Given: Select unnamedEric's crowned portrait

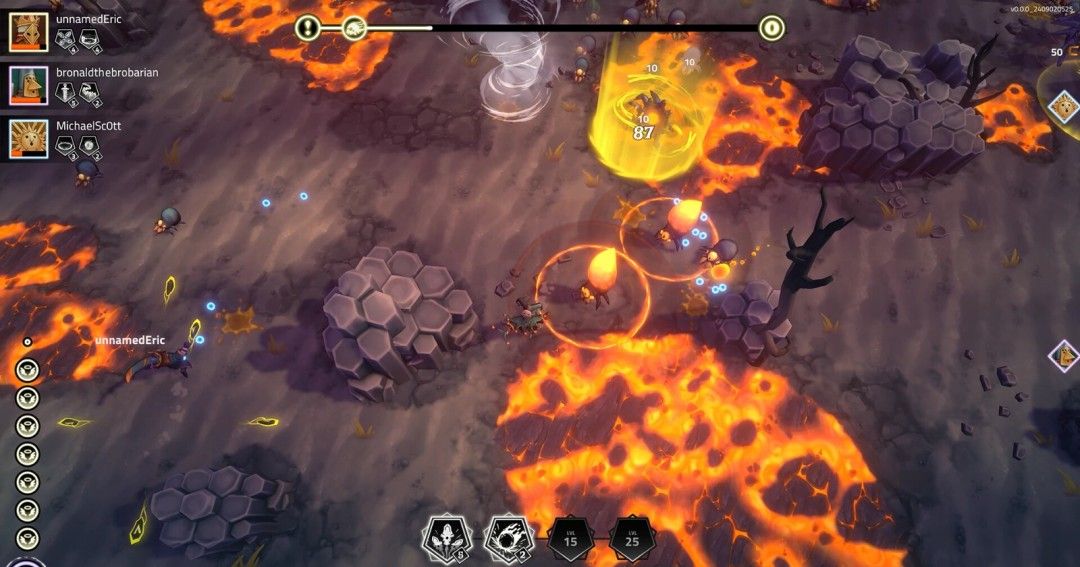Looking at the screenshot, I should click(29, 32).
